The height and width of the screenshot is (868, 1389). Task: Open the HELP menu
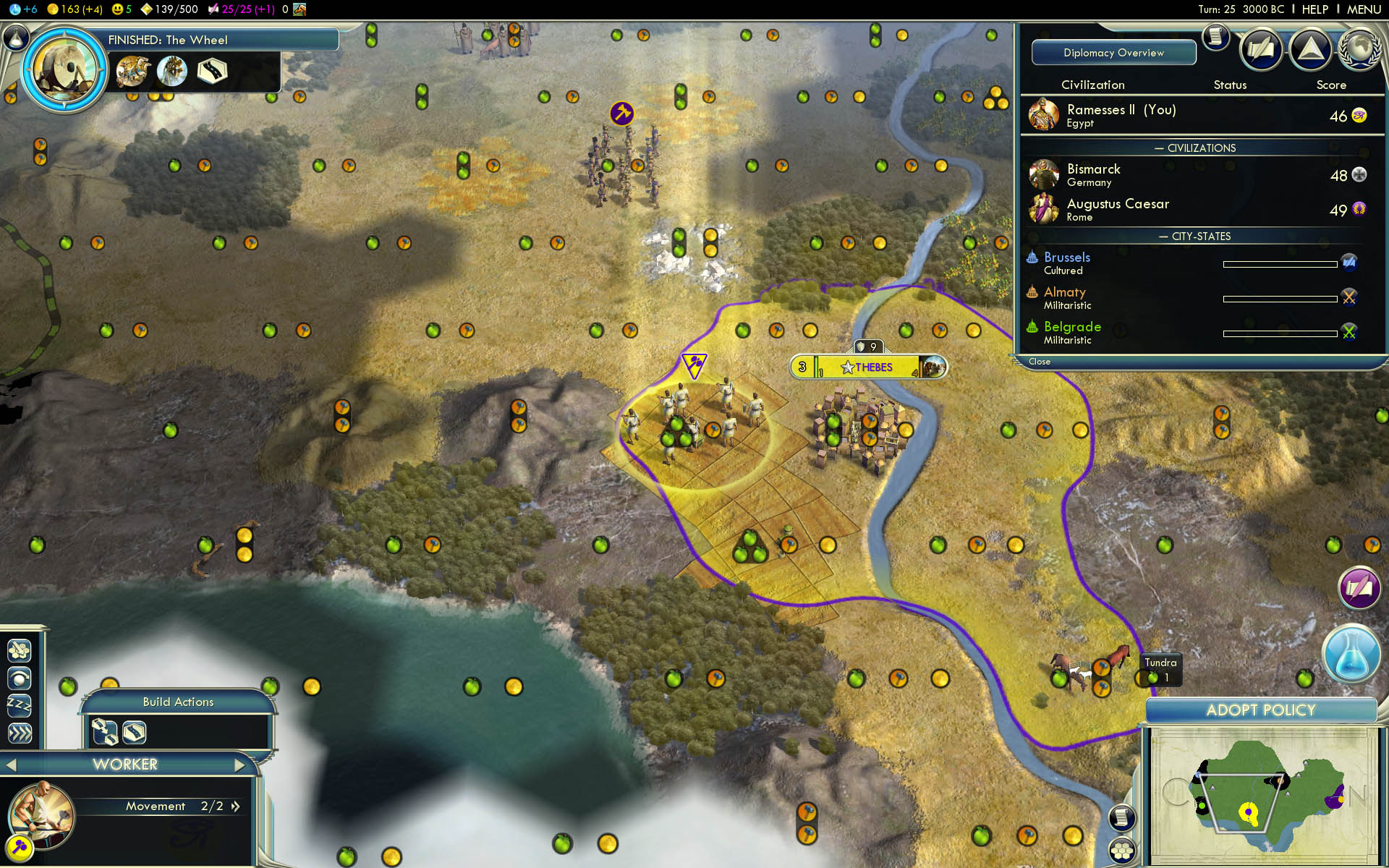(x=1314, y=9)
